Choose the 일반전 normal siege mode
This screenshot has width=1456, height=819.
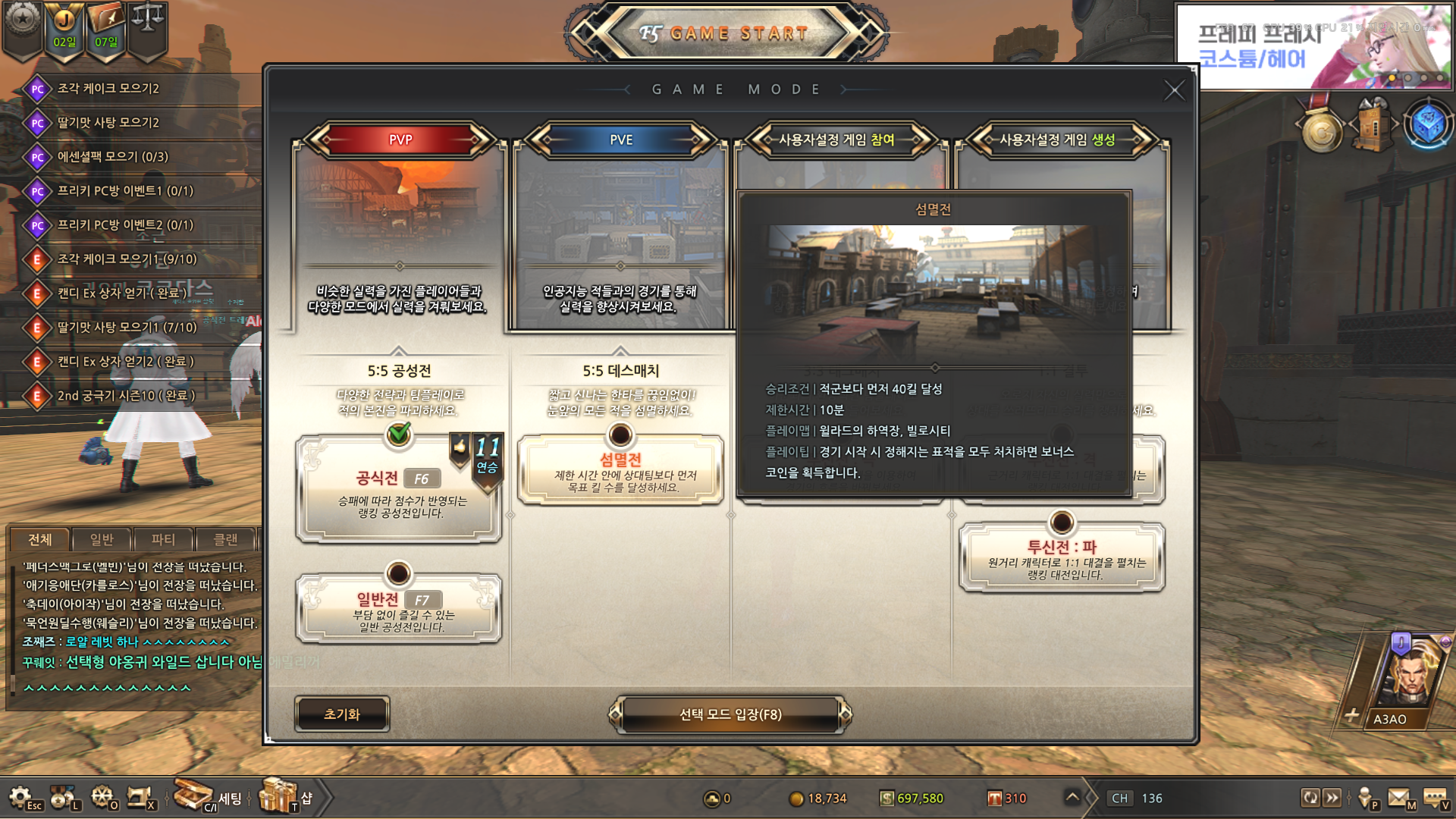[399, 609]
